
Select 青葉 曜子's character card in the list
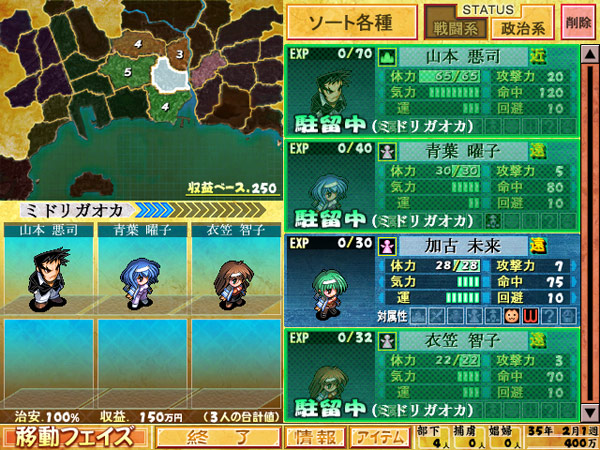(430, 186)
